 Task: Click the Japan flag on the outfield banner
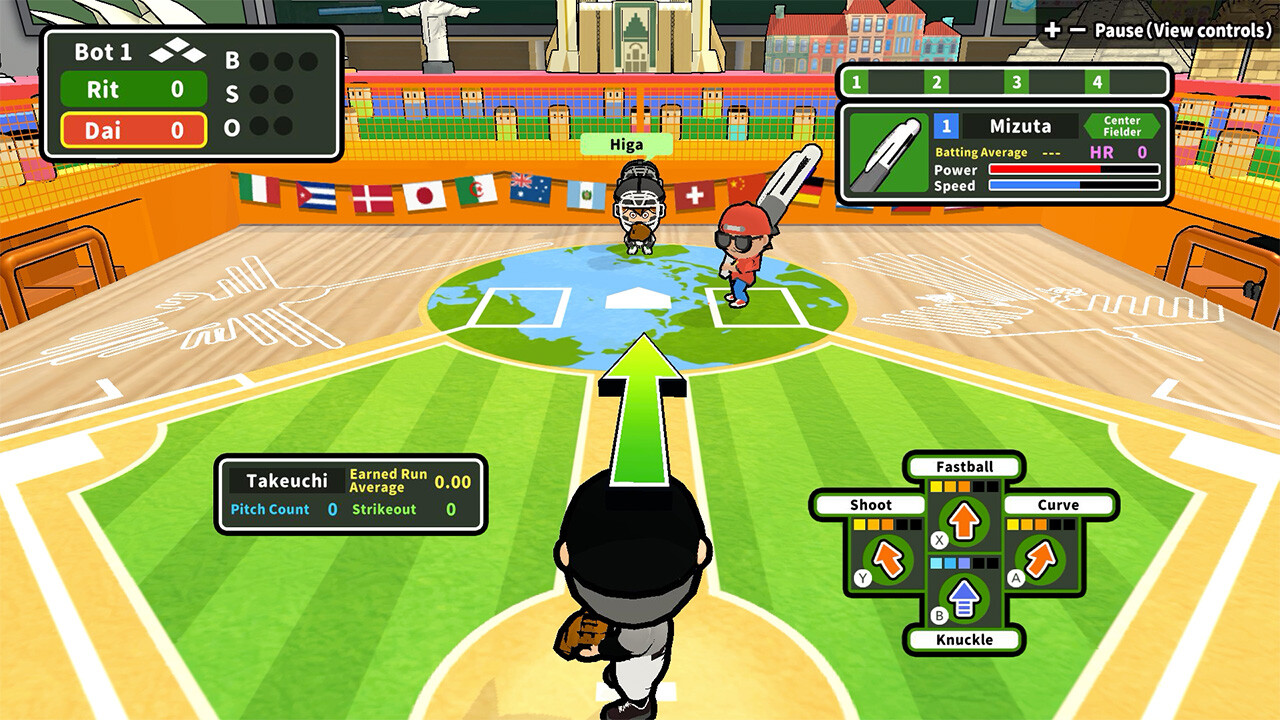[x=422, y=196]
